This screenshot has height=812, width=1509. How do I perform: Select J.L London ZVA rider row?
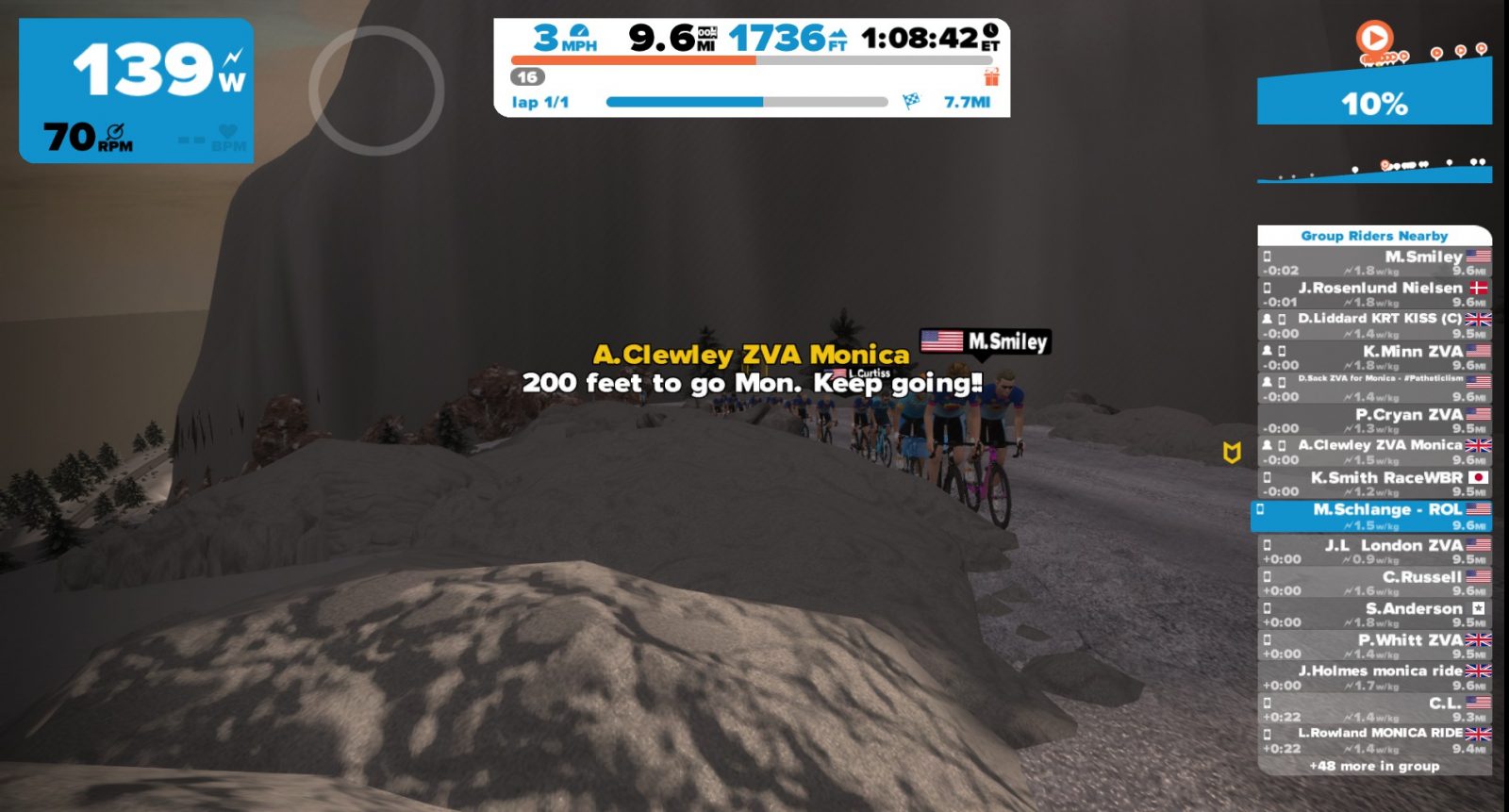1374,552
